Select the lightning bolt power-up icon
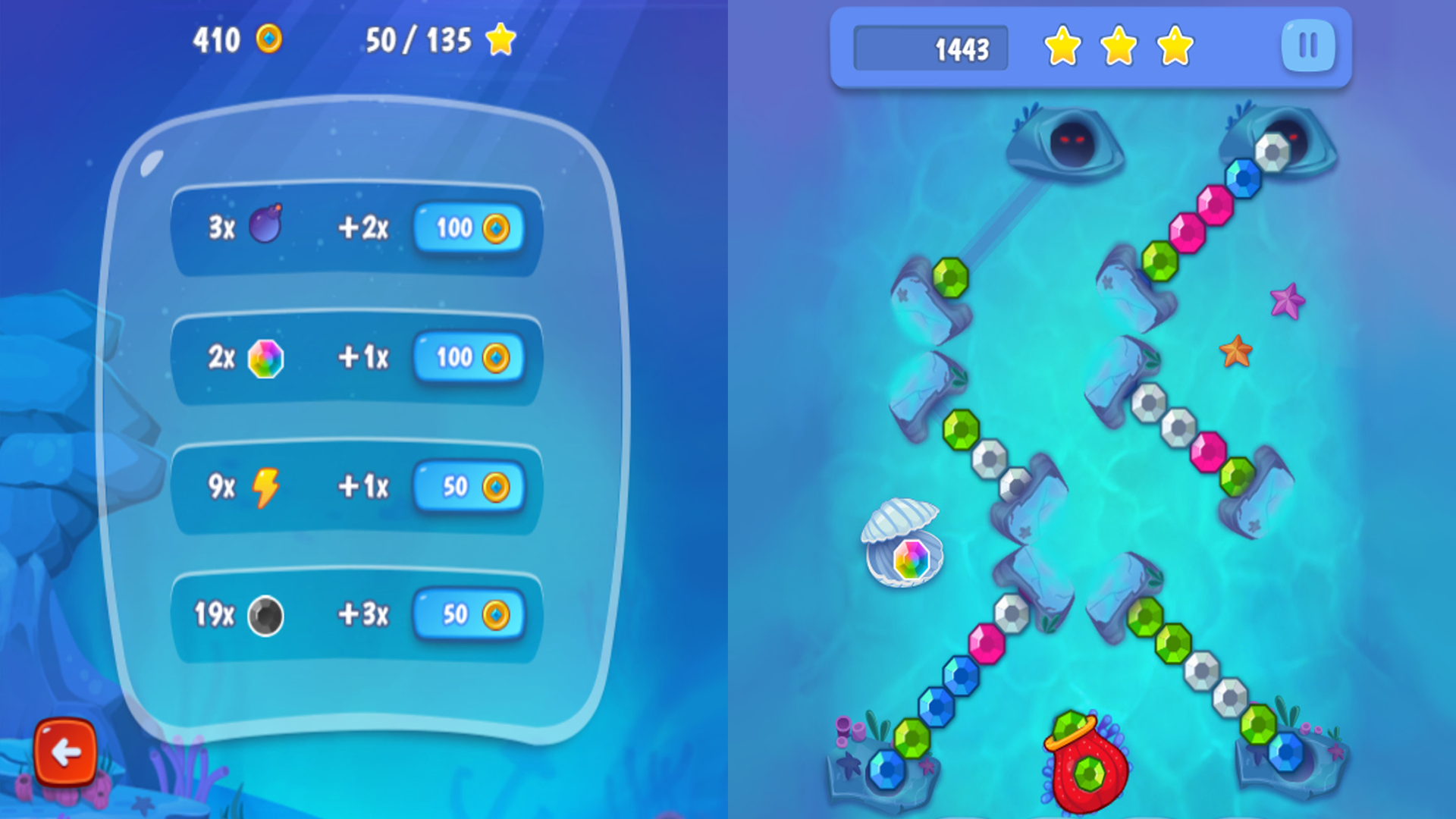Screen dimensions: 1456x819 tap(265, 488)
